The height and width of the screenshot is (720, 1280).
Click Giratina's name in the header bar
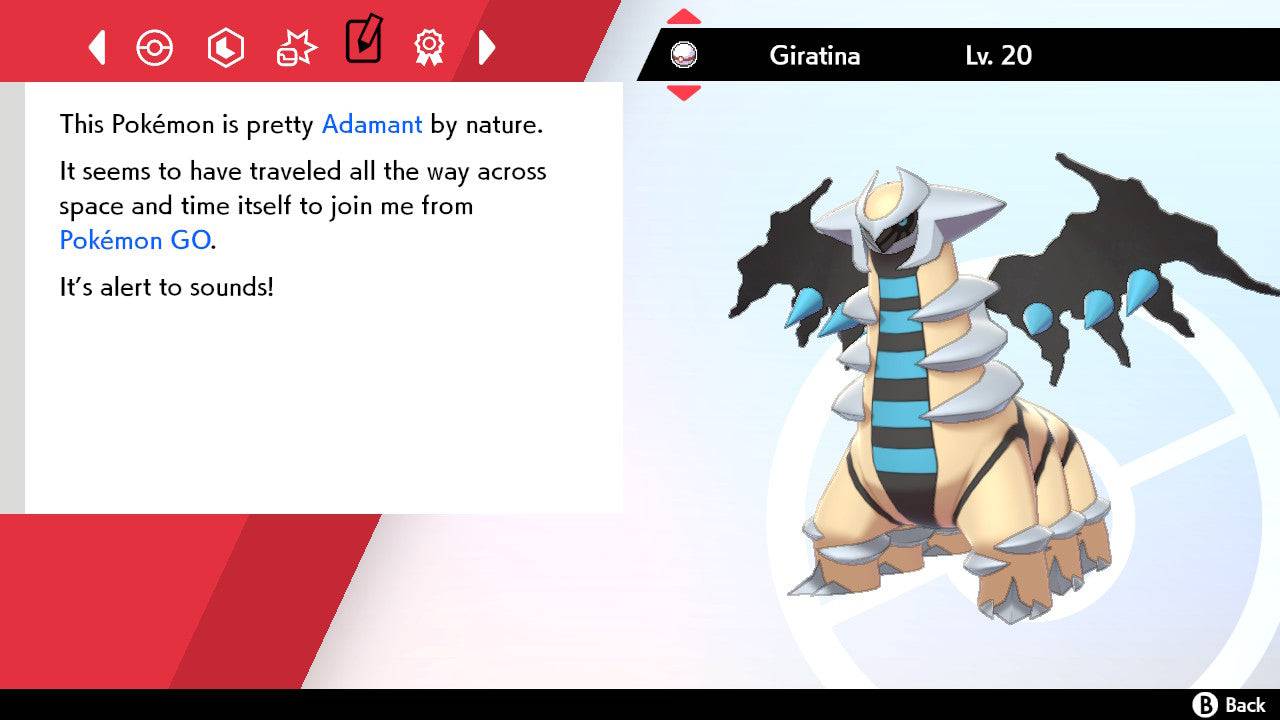[815, 56]
